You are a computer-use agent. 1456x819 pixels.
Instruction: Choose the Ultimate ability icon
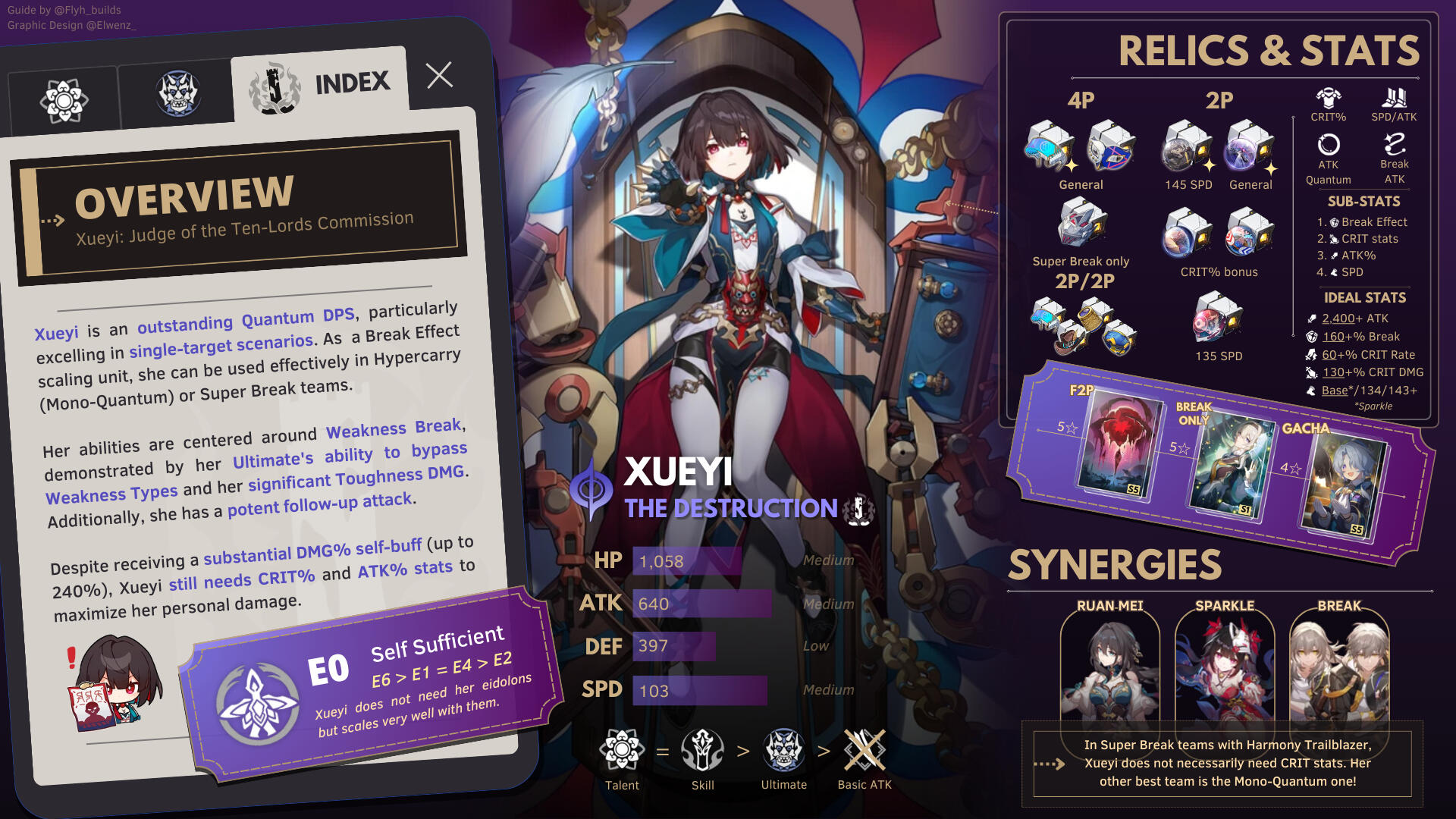click(x=783, y=750)
